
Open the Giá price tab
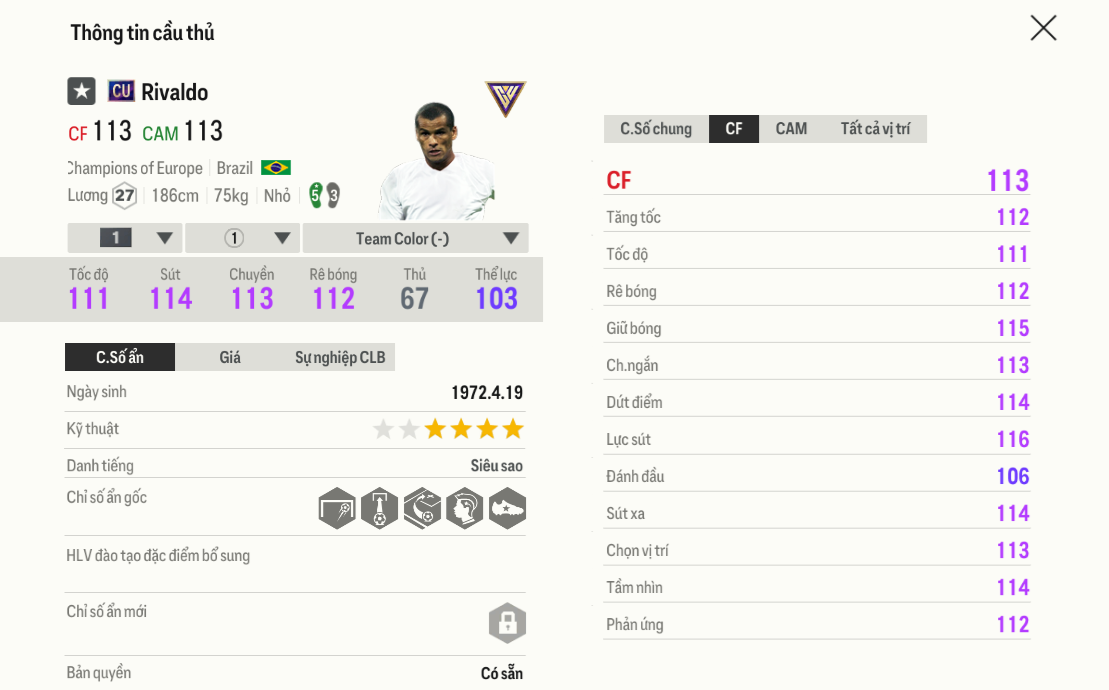230,357
